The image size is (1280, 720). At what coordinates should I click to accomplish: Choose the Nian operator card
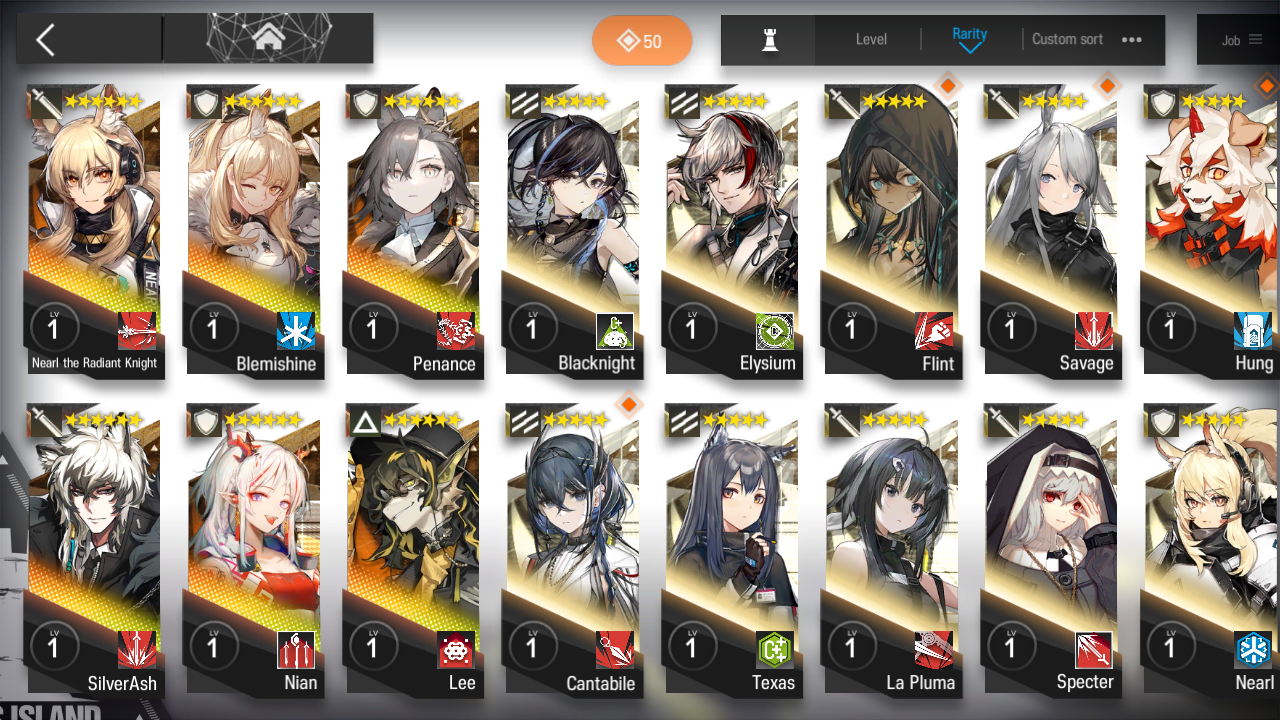click(253, 550)
